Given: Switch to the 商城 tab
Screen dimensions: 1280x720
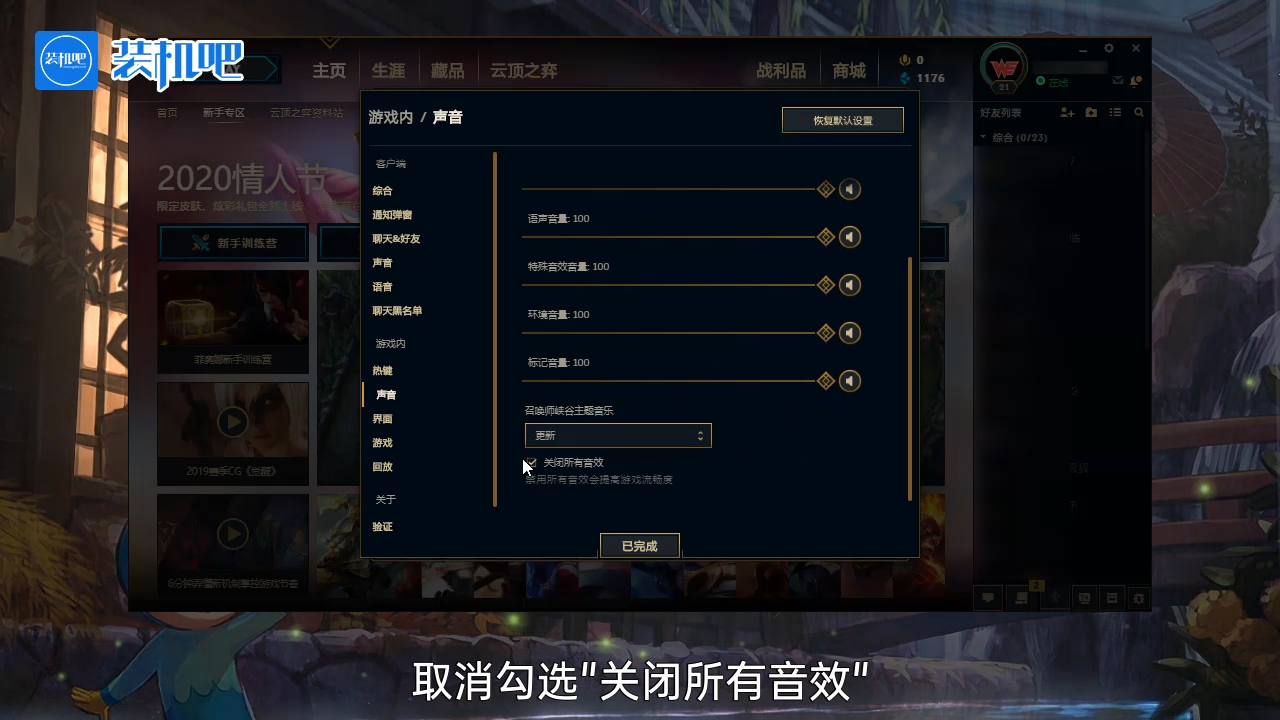Looking at the screenshot, I should pos(848,70).
